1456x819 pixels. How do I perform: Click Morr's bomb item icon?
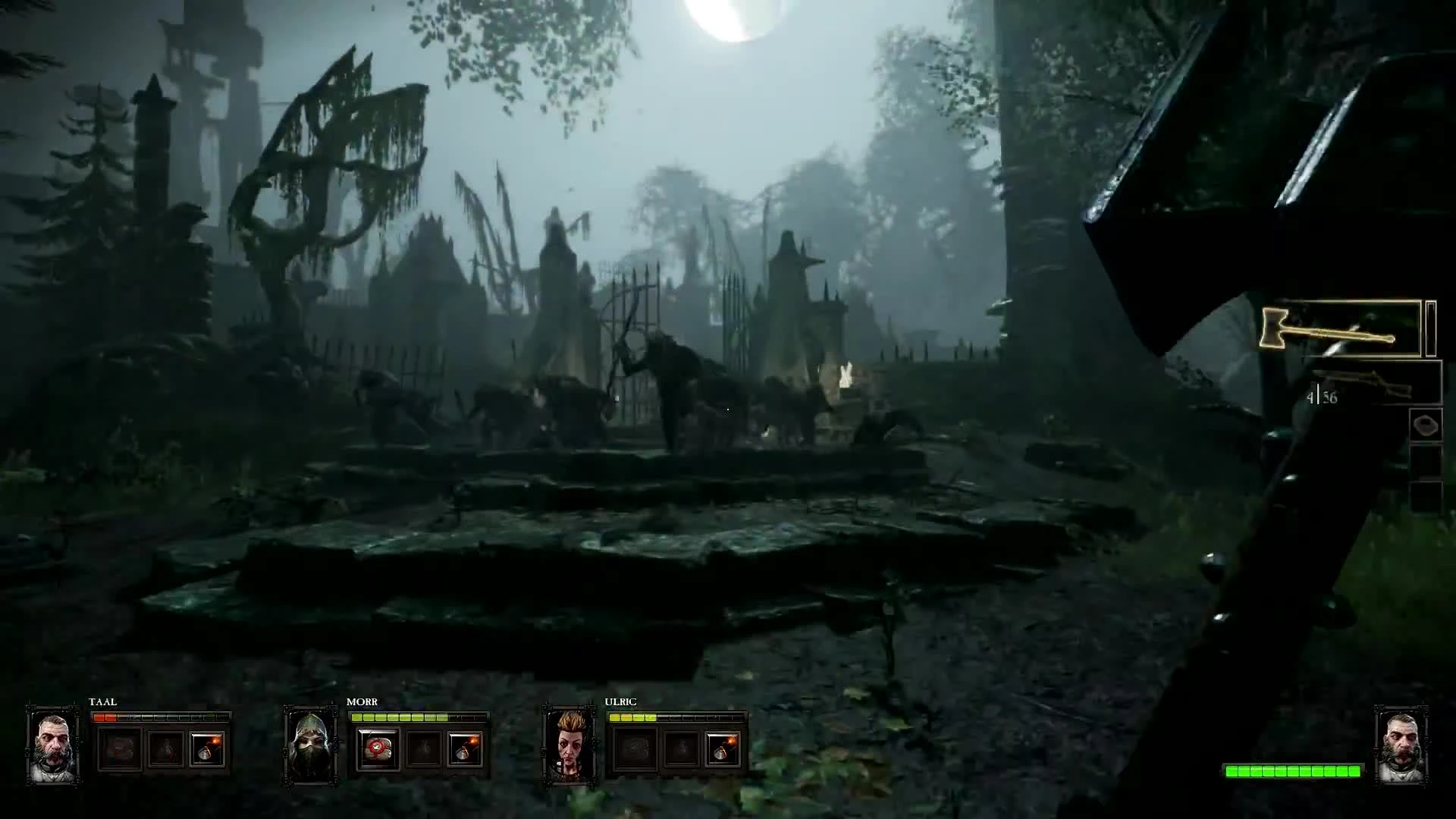464,749
